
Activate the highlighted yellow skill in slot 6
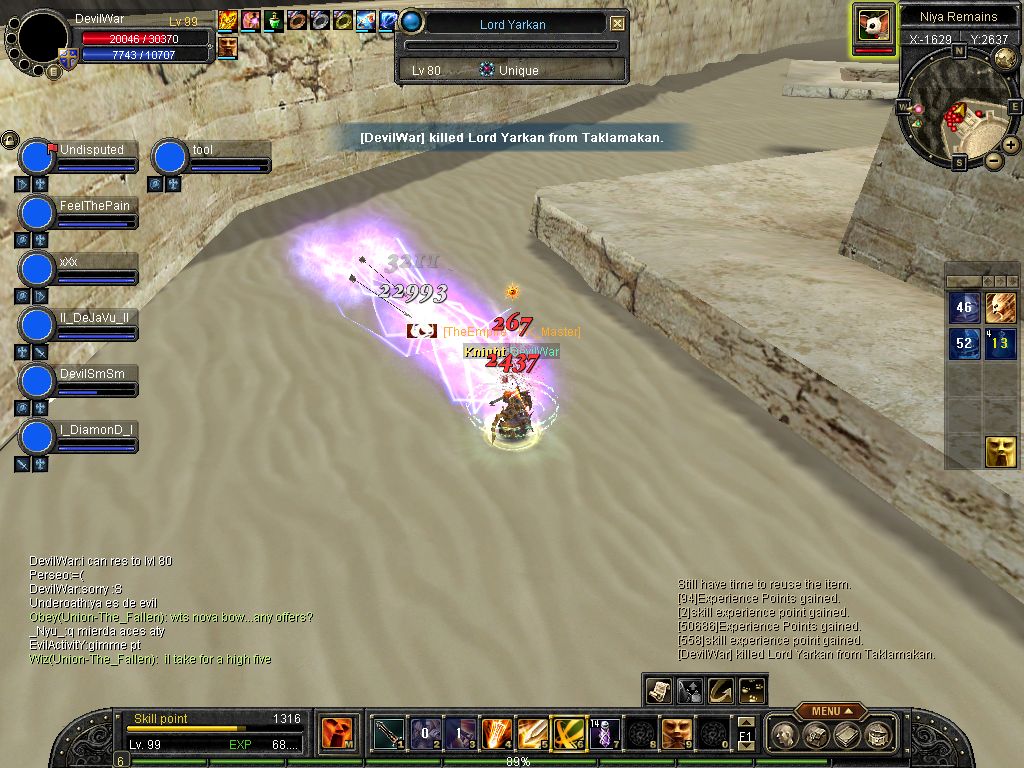coord(568,734)
